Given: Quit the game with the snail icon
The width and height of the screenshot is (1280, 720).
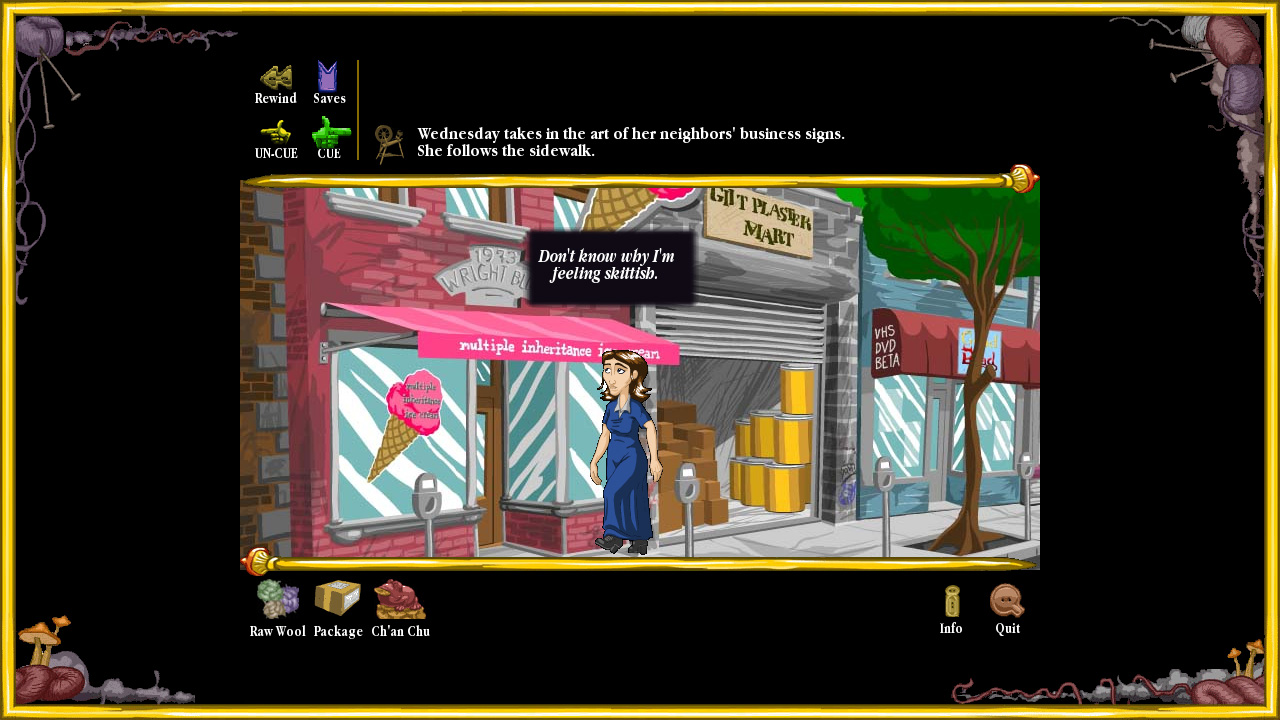Looking at the screenshot, I should (x=1006, y=603).
